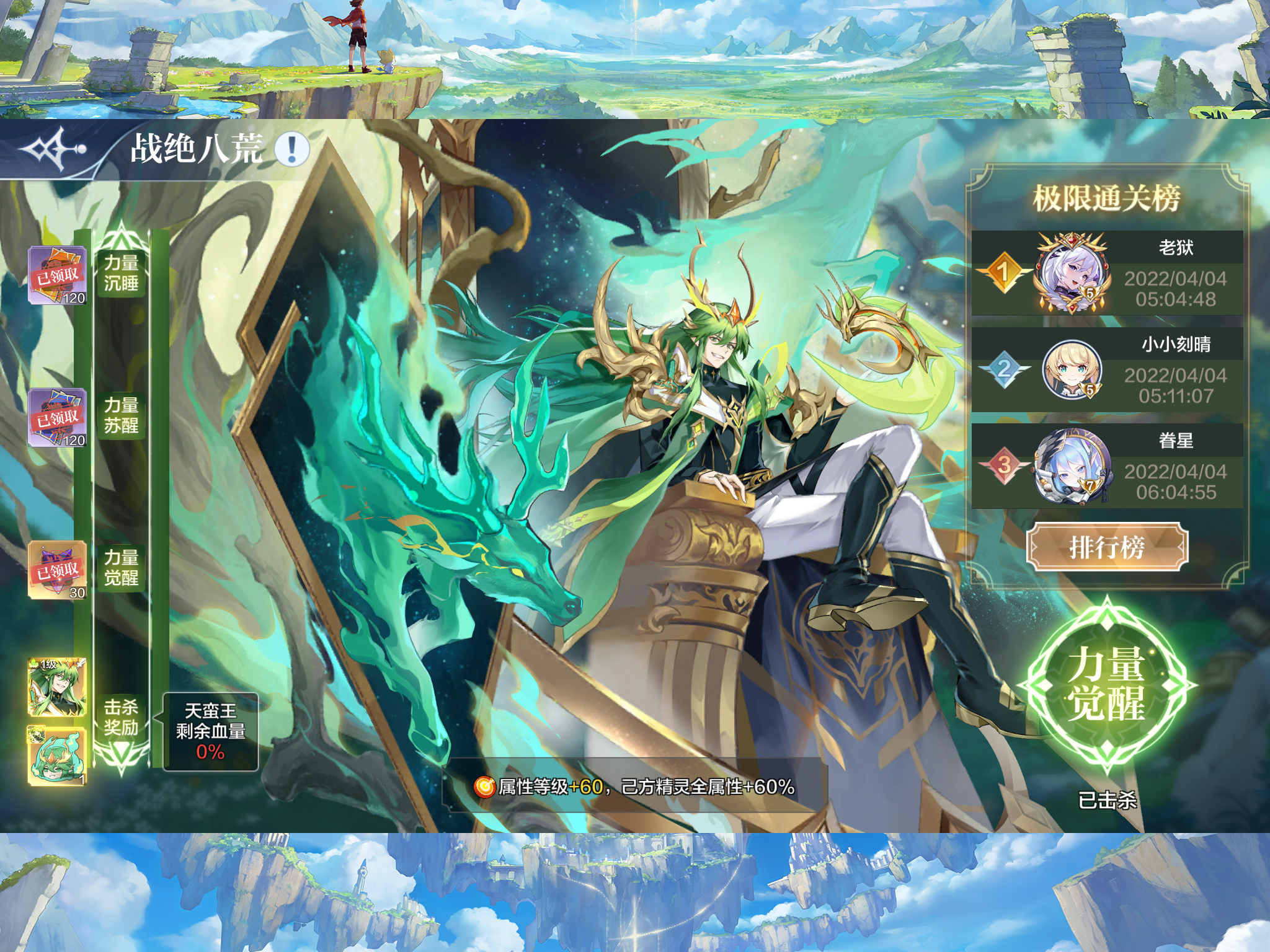This screenshot has height=952, width=1270.
Task: Tap the attribute bonus orange icon
Action: [x=484, y=787]
